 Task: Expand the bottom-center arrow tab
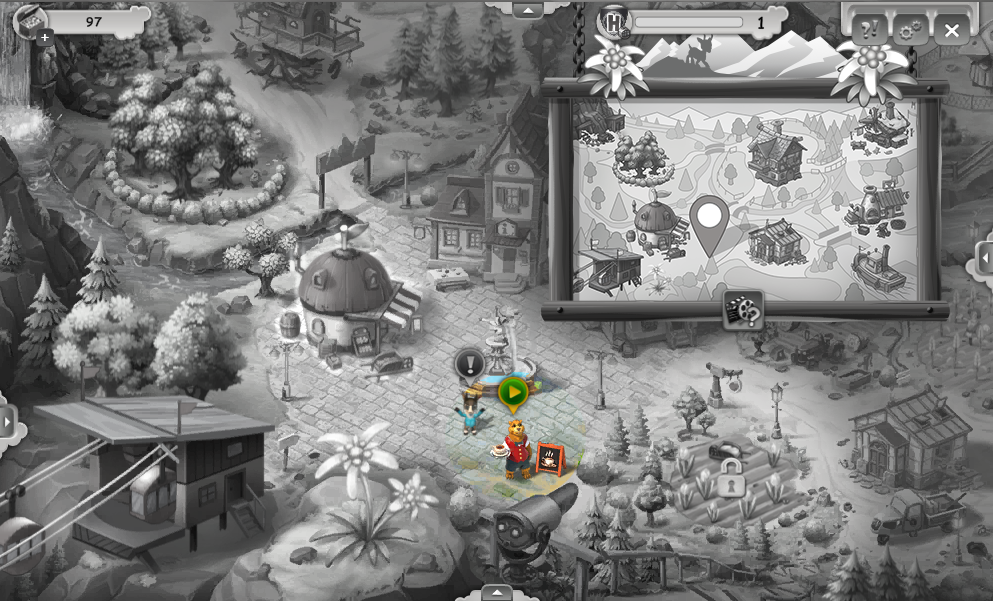(x=497, y=592)
